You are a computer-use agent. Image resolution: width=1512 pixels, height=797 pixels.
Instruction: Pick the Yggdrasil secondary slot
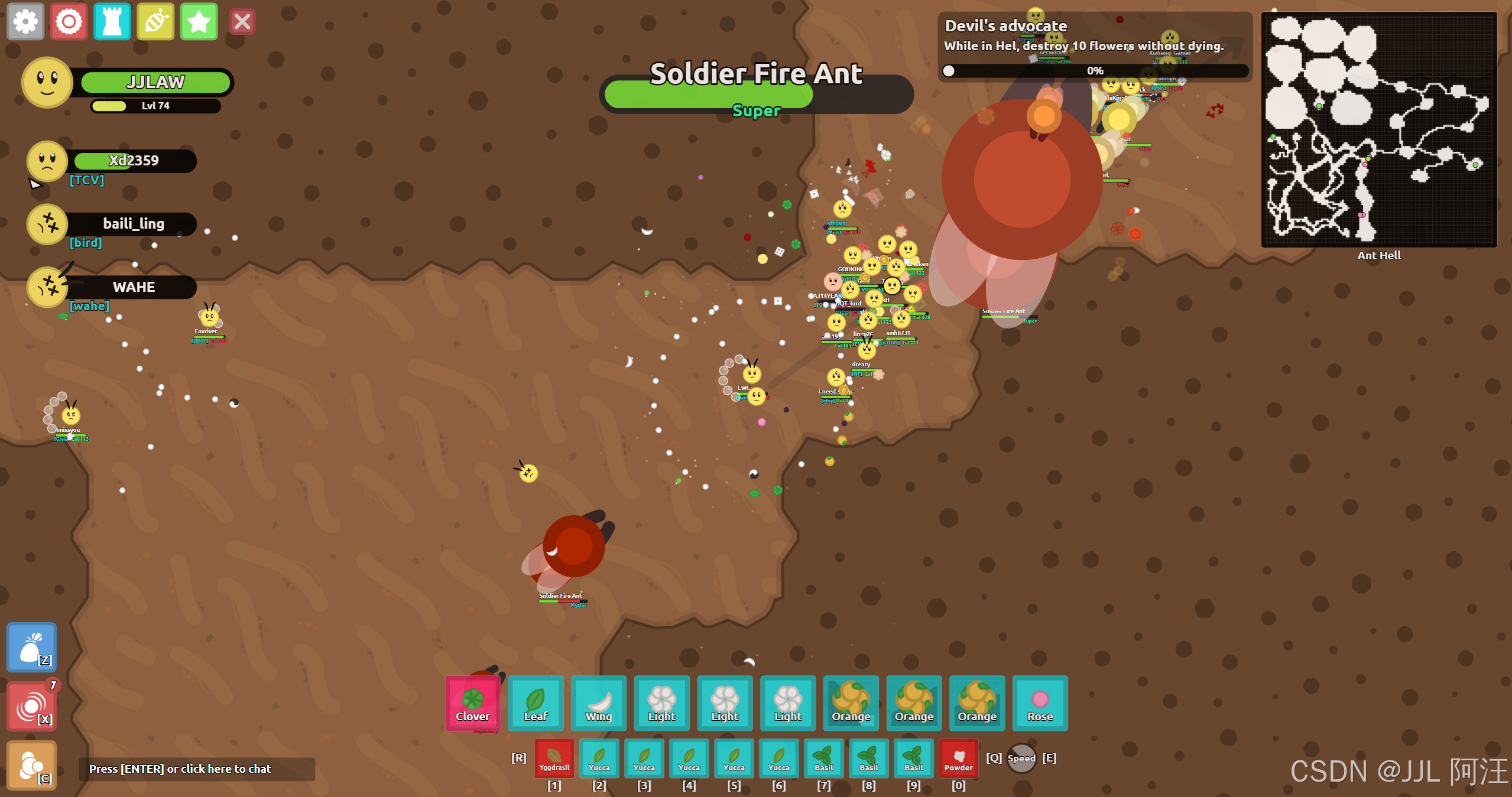point(554,759)
